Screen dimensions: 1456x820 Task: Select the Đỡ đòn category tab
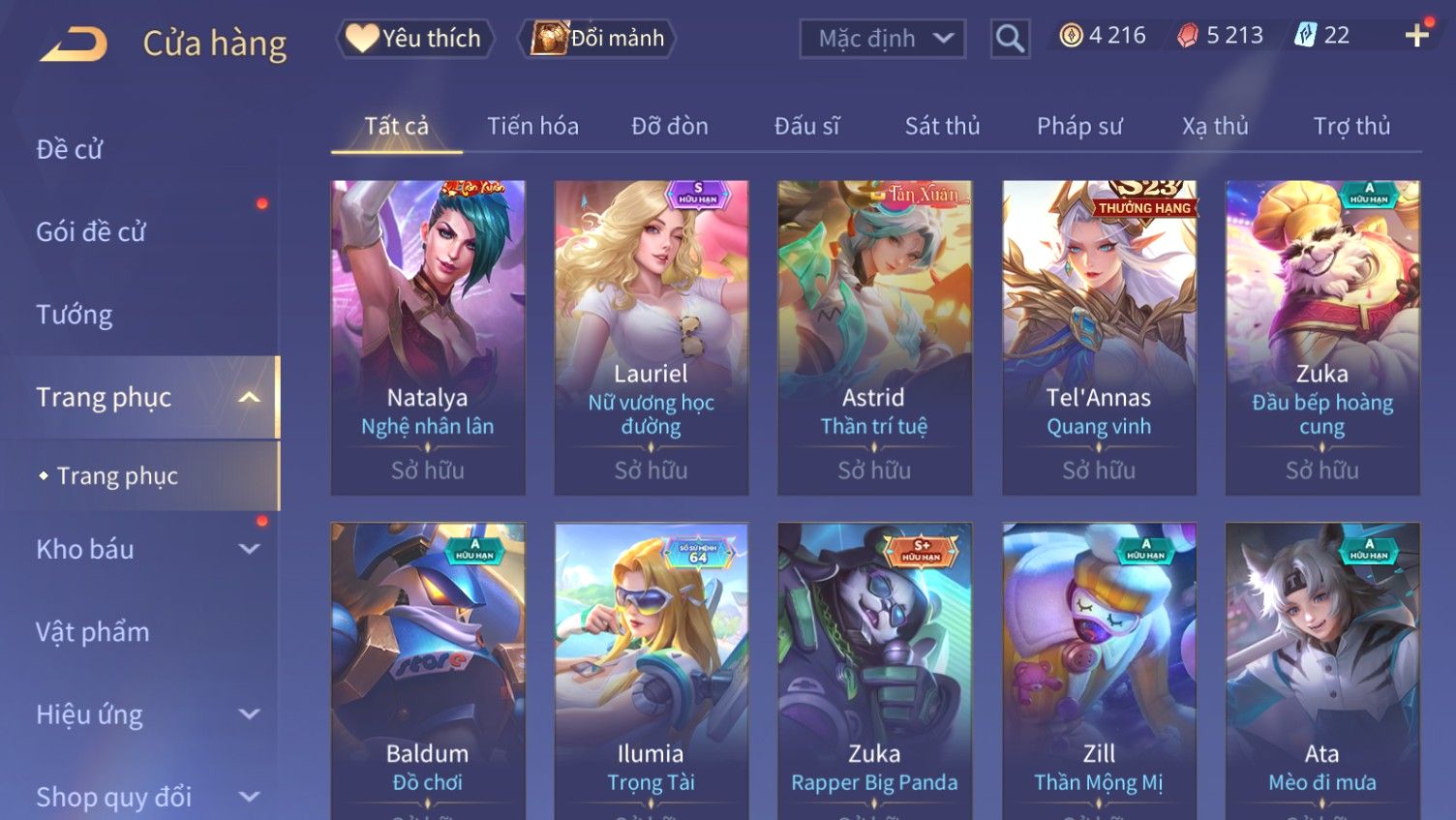pyautogui.click(x=670, y=126)
